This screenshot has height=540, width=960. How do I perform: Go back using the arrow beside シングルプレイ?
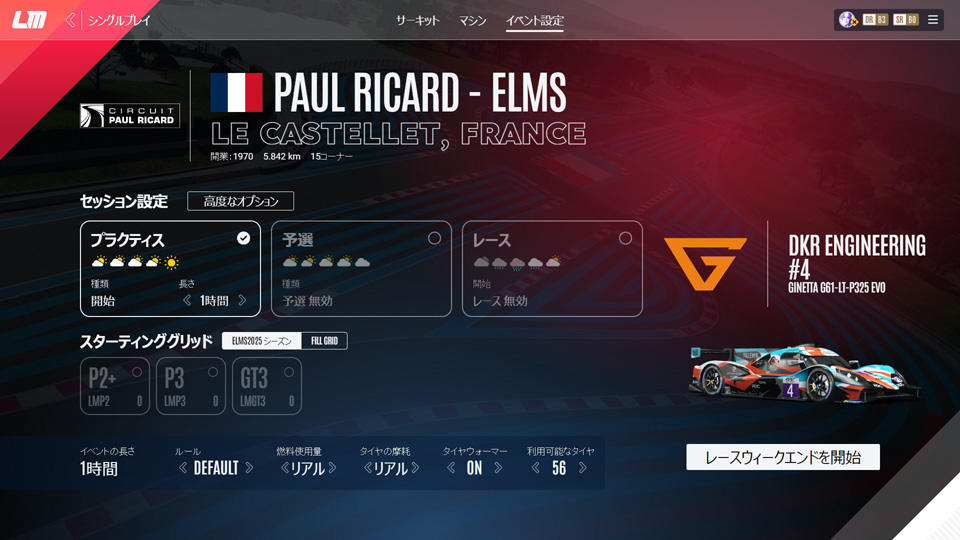[x=71, y=20]
